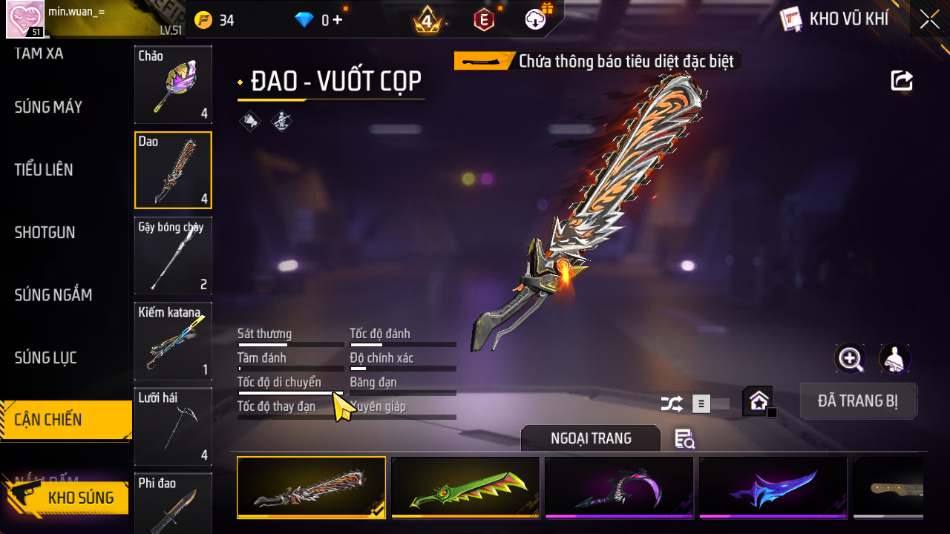Viewport: 950px width, 534px height.
Task: Toggle the shuffle skins icon
Action: pyautogui.click(x=671, y=404)
